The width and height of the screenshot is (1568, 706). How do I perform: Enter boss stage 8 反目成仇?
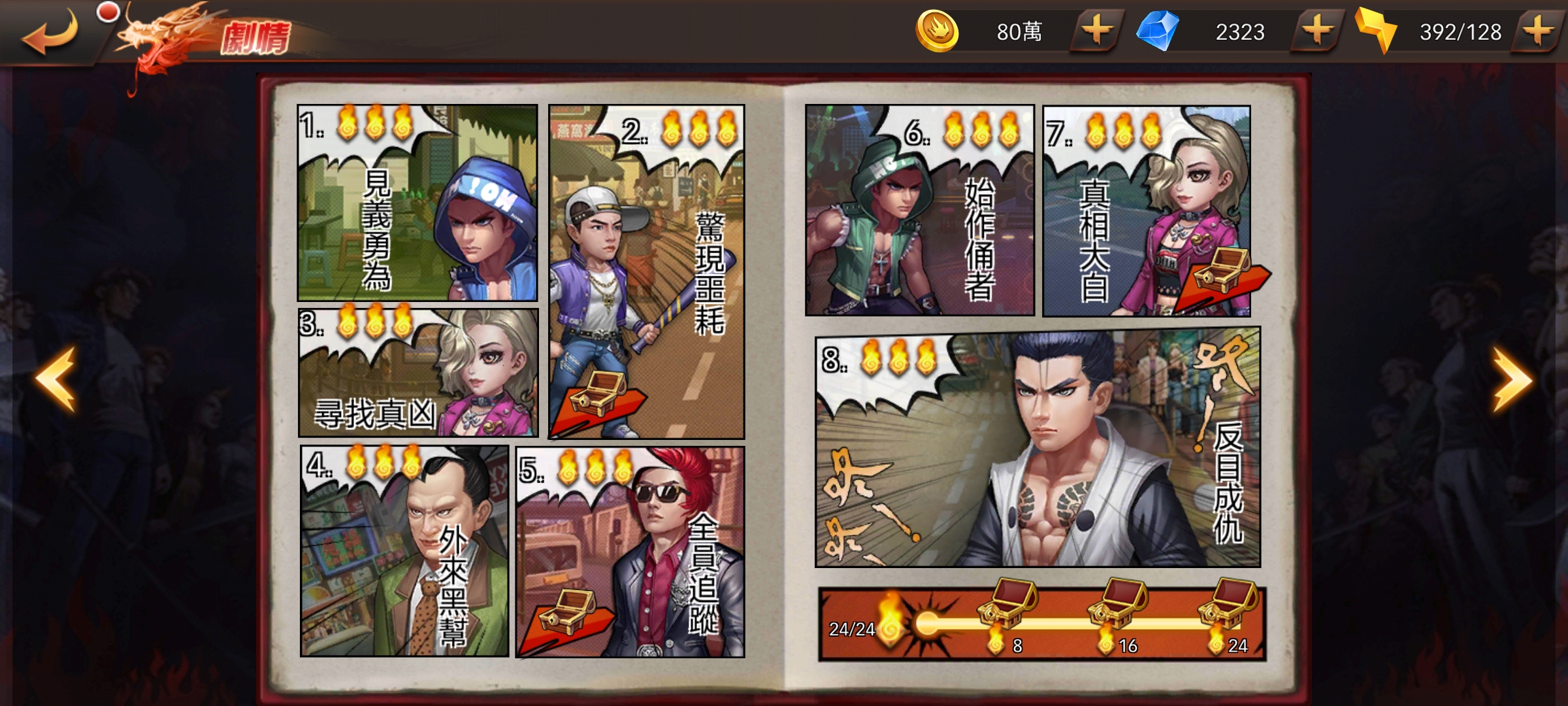point(1037,448)
